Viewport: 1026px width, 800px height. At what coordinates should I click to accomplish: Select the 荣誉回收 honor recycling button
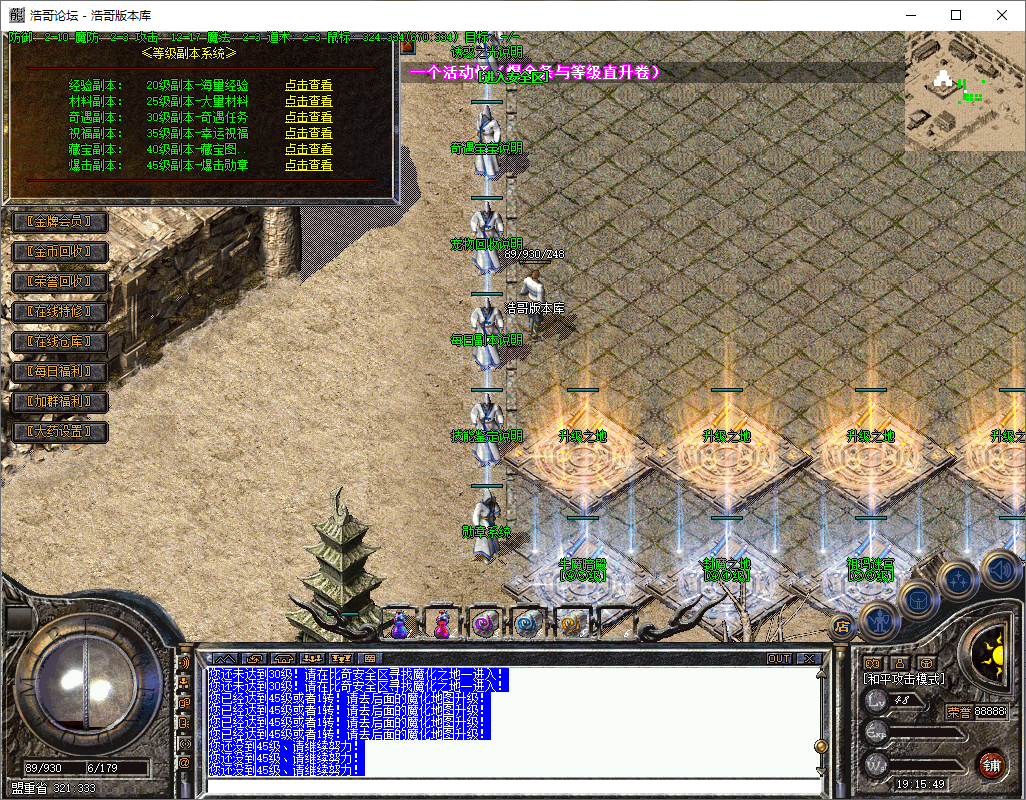coord(59,282)
